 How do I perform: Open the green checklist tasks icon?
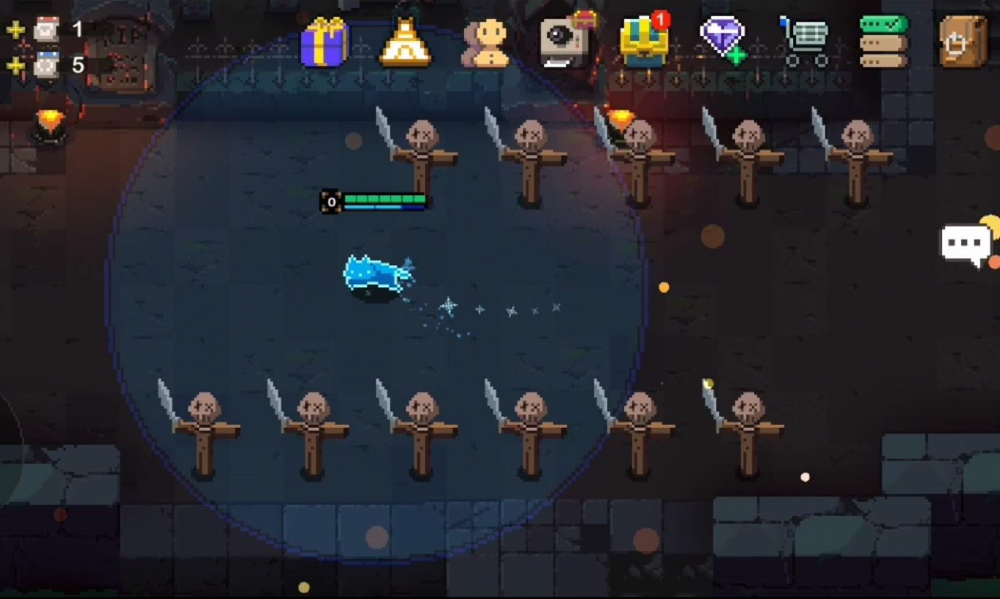tap(884, 42)
